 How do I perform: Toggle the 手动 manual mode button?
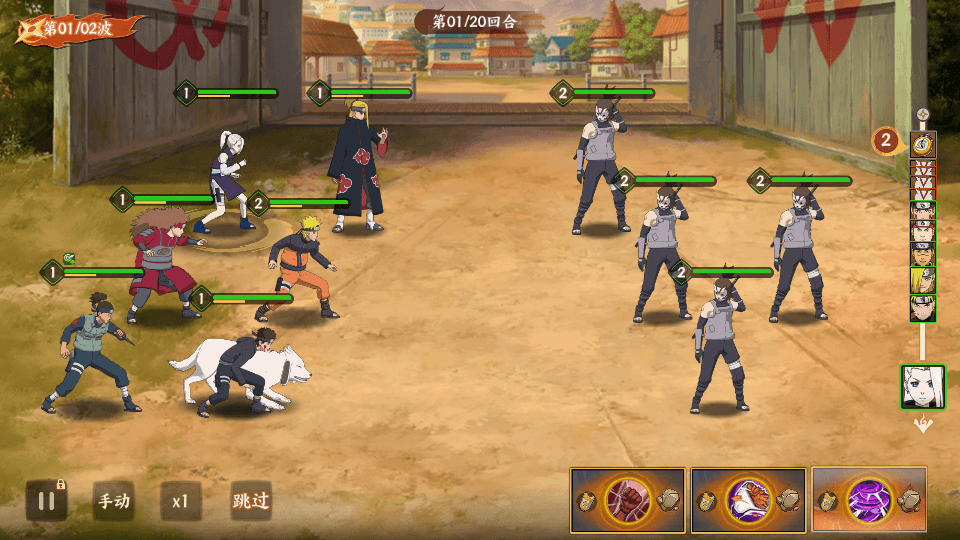(113, 500)
